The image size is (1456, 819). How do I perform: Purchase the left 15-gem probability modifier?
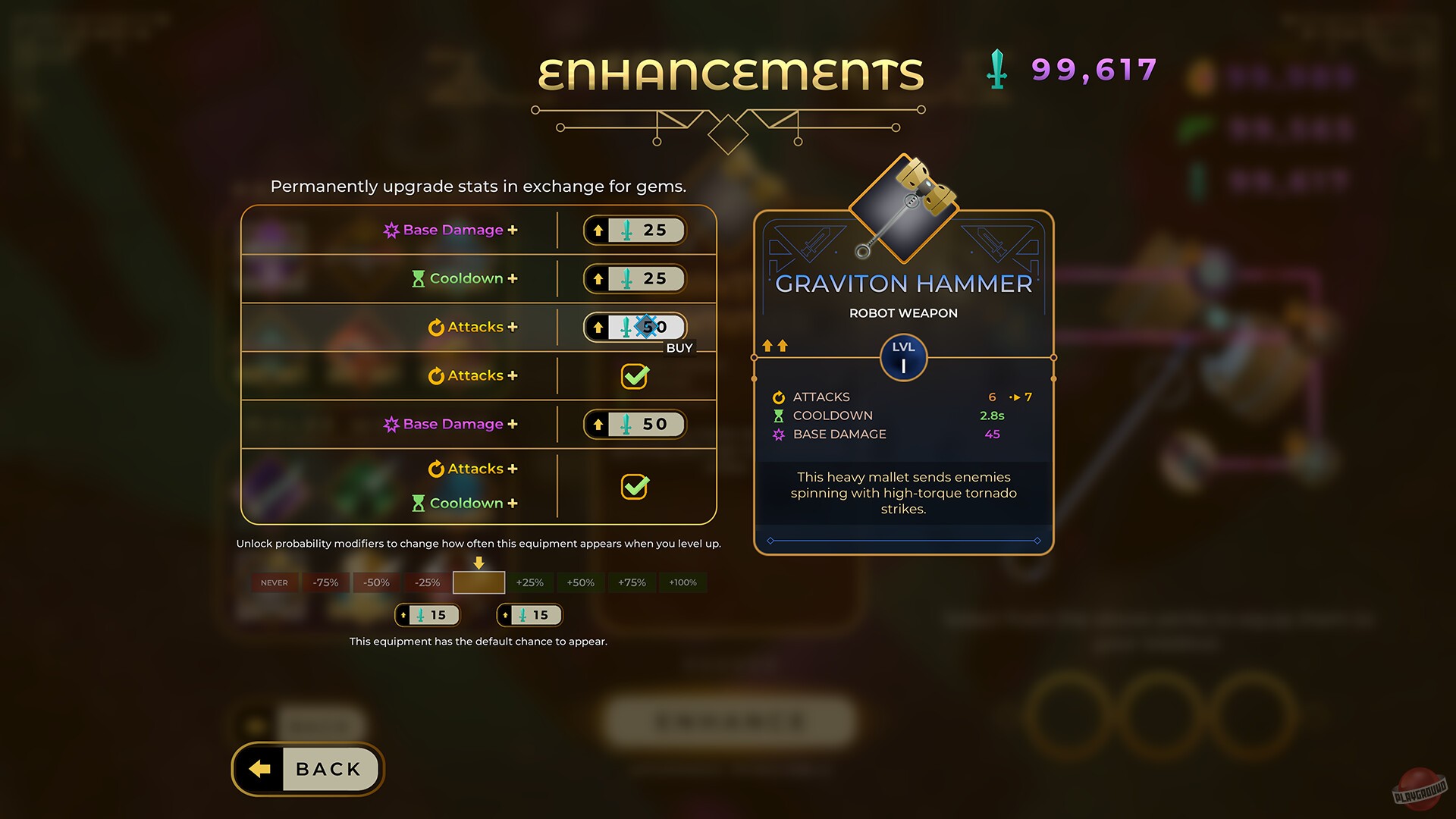[x=428, y=615]
